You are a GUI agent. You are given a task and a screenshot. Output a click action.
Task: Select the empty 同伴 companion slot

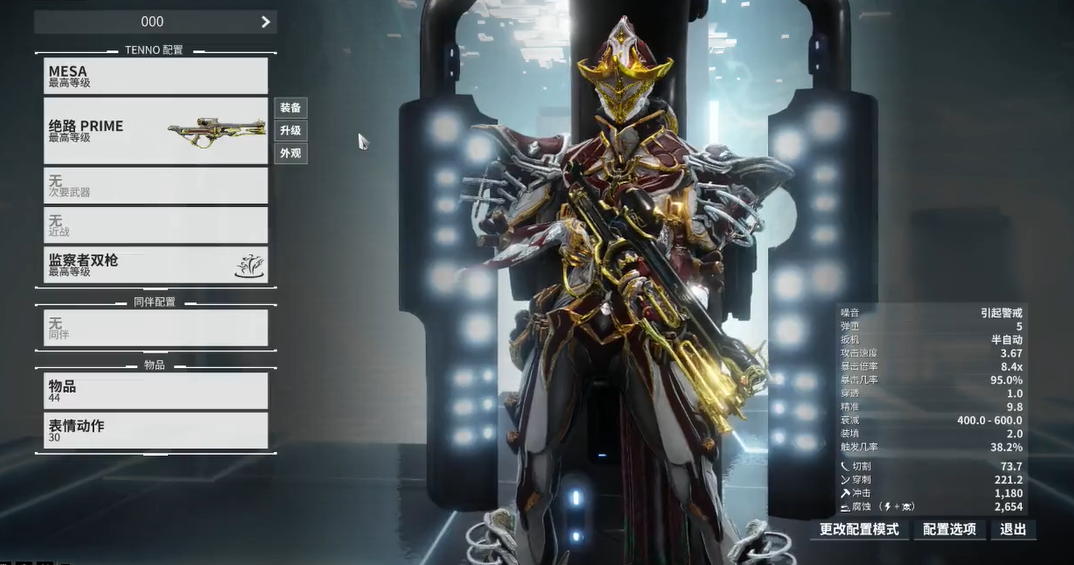click(156, 328)
